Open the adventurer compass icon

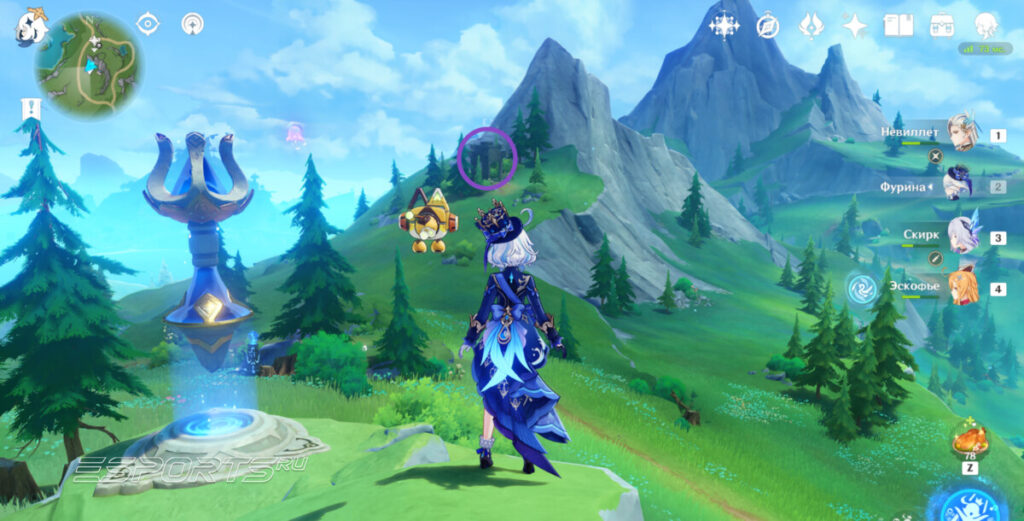pos(768,26)
